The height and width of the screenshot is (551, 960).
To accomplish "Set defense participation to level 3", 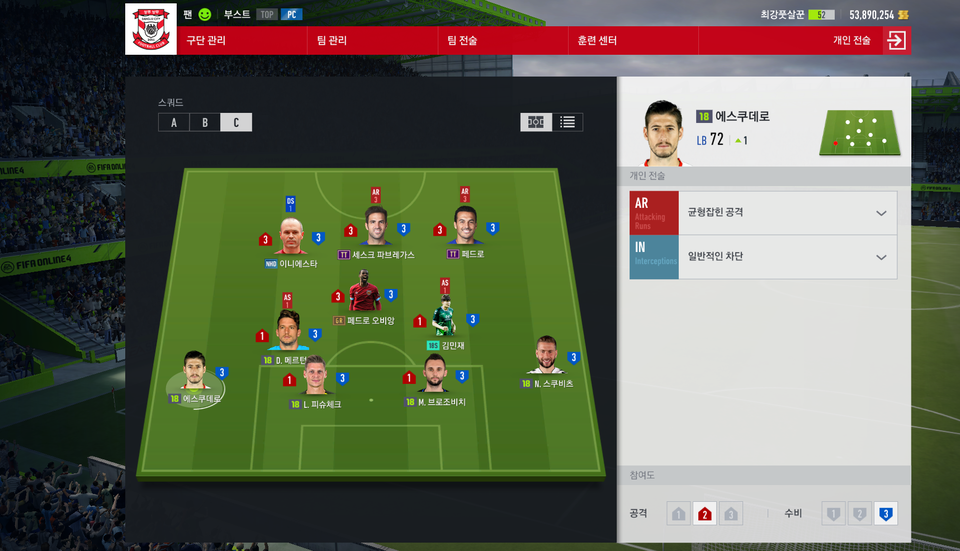I will [x=883, y=514].
